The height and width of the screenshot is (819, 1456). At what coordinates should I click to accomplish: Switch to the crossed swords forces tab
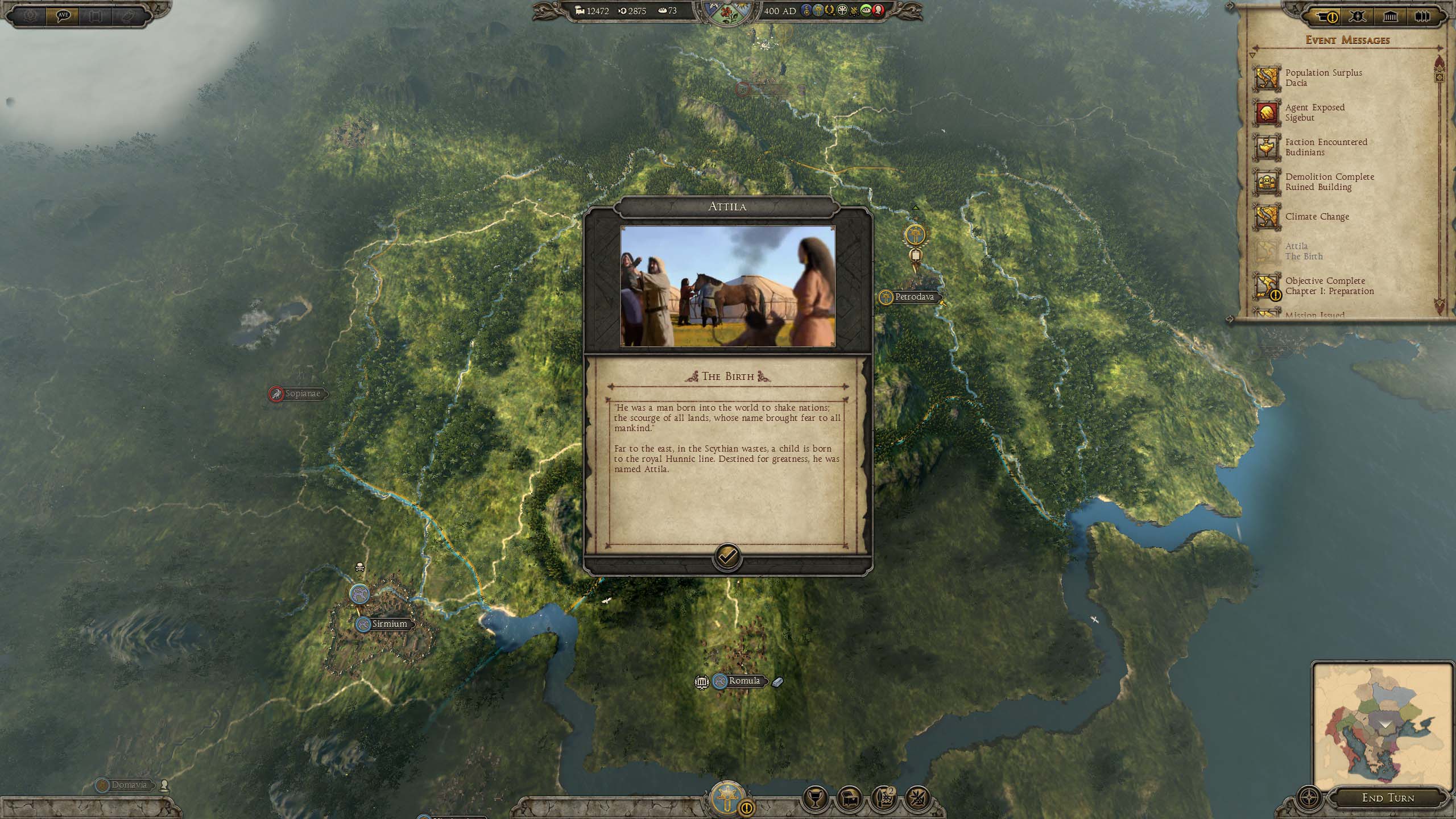1357,16
